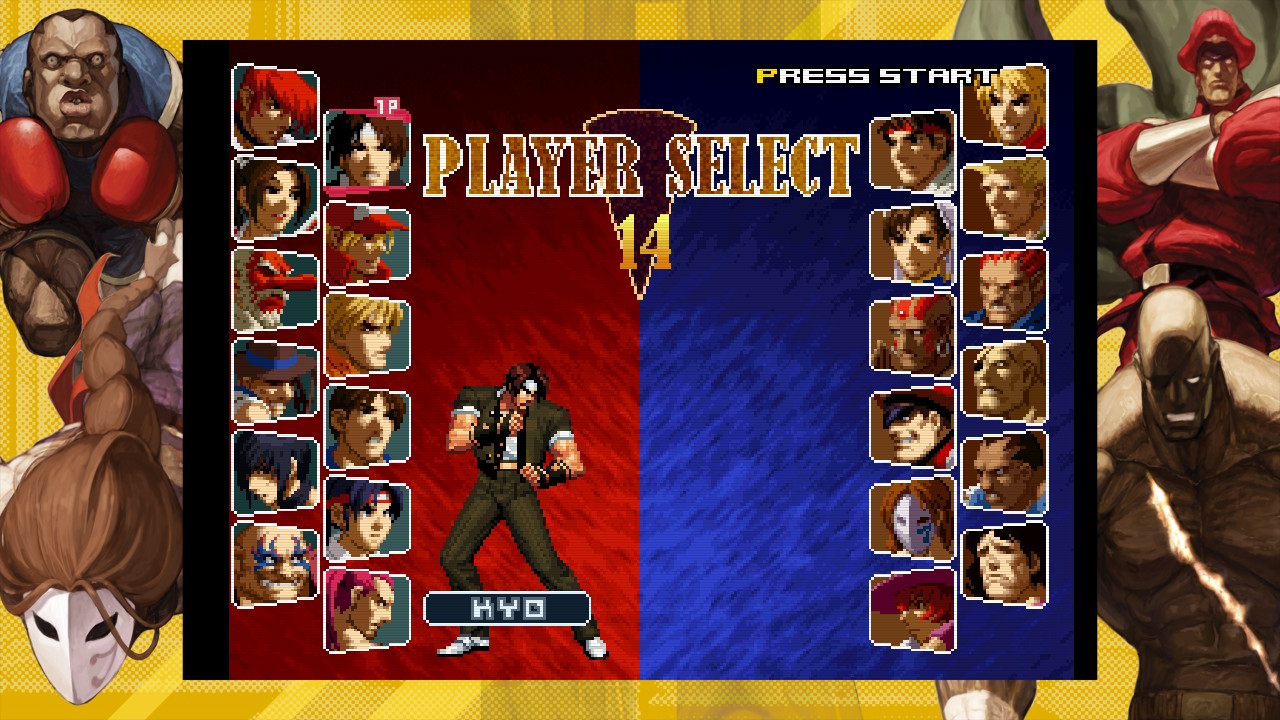Screen dimensions: 1280x720
Task: Select Mr. Karate's red tengu mask portrait
Action: [275, 289]
